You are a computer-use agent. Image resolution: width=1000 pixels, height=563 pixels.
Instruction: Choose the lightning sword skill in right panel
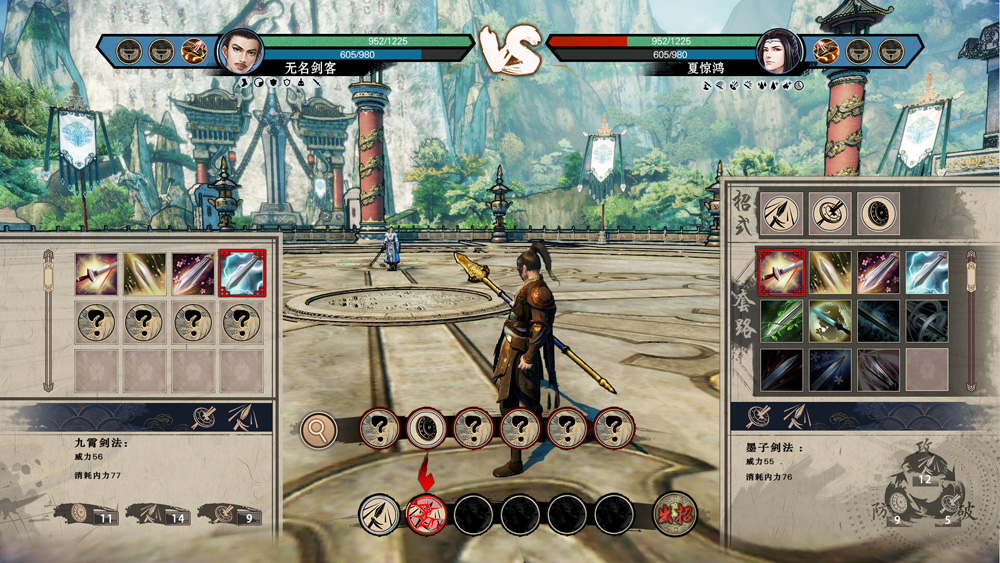click(927, 272)
